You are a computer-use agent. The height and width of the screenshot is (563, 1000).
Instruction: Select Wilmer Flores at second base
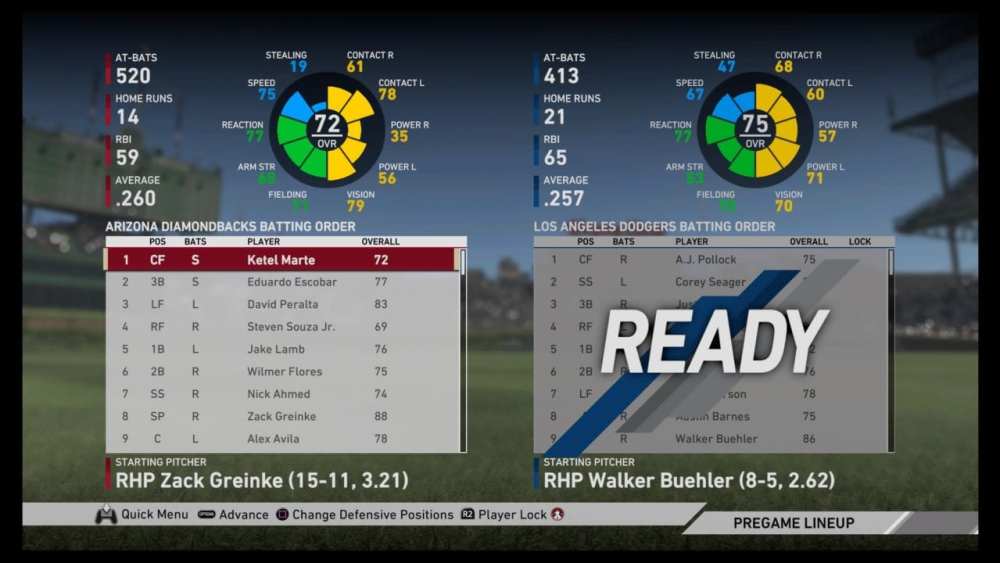(284, 372)
